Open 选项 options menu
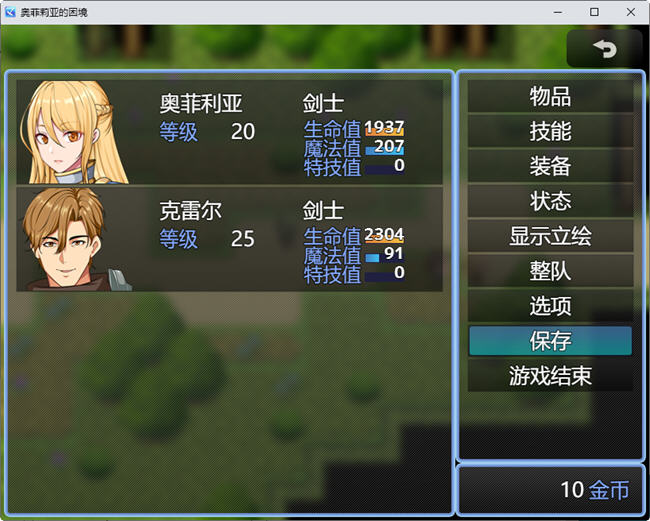This screenshot has width=650, height=521. (550, 306)
